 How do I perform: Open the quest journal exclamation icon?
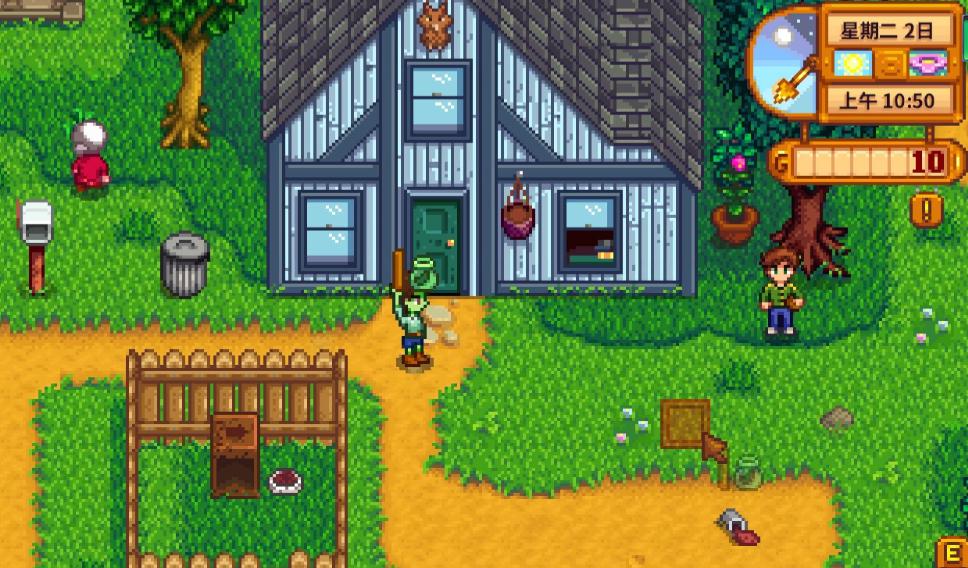pyautogui.click(x=927, y=209)
